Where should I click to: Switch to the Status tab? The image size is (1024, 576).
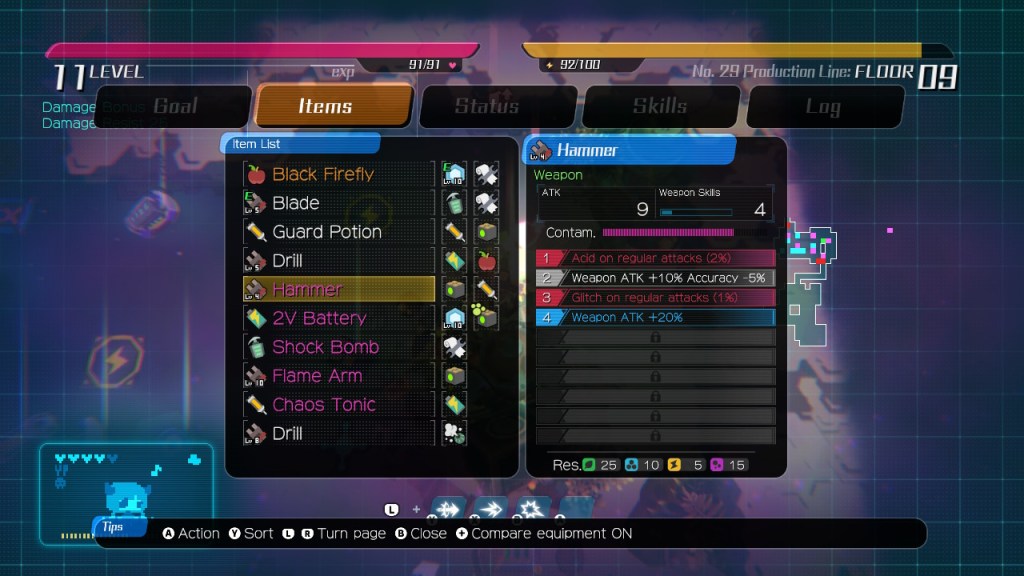click(497, 106)
